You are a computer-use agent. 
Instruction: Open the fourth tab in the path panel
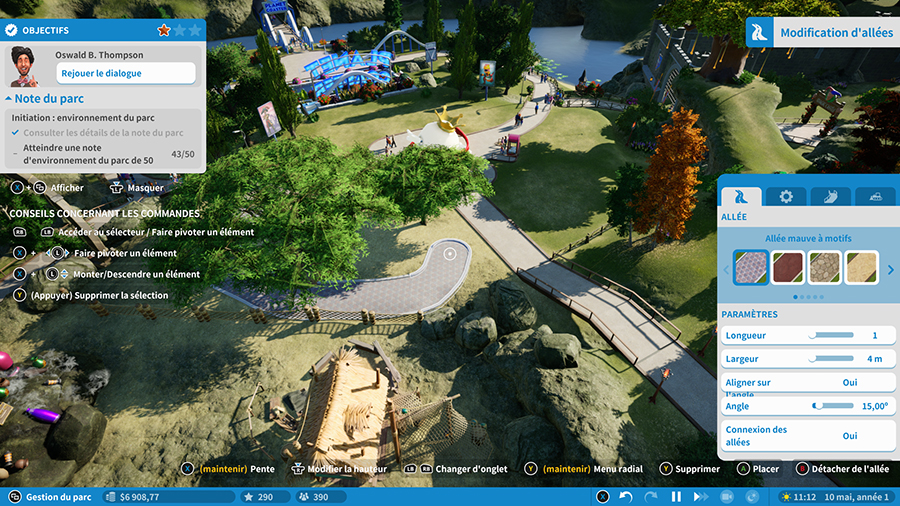(875, 197)
